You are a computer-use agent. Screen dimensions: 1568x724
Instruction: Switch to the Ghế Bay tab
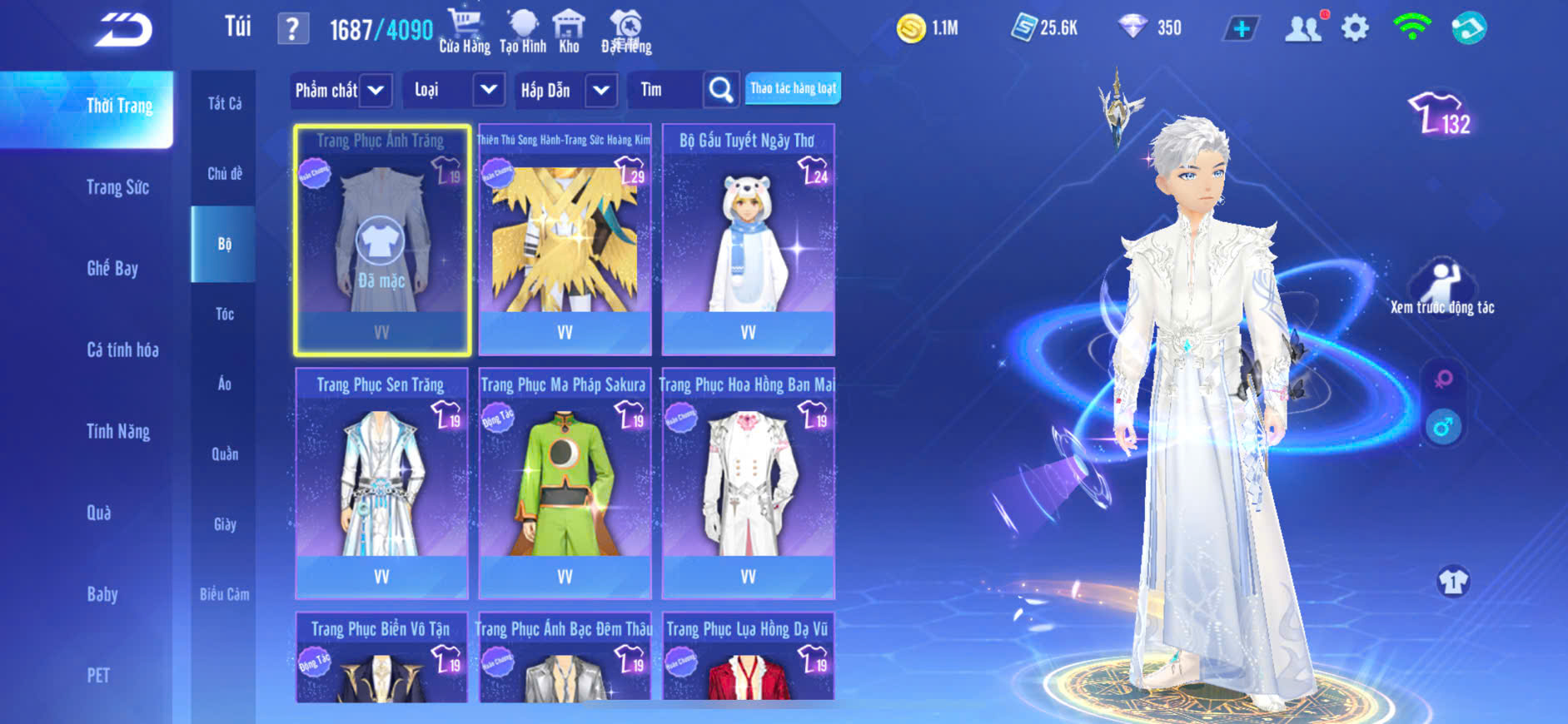click(112, 268)
